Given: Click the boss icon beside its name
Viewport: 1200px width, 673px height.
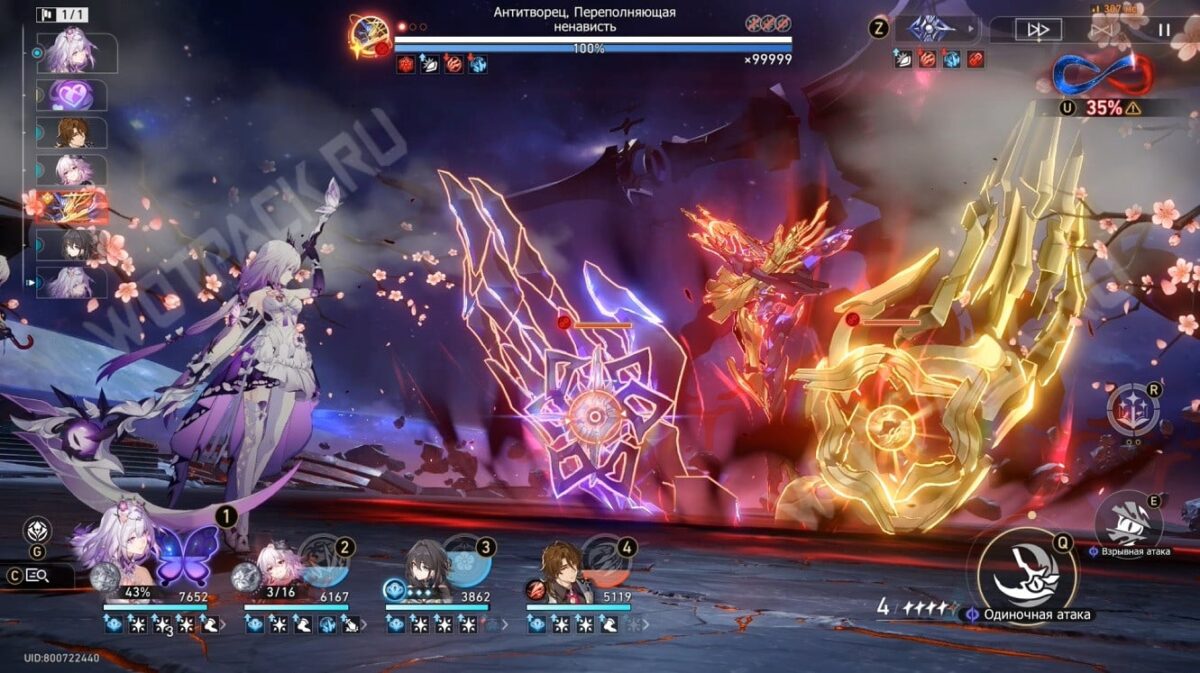Looking at the screenshot, I should [367, 37].
